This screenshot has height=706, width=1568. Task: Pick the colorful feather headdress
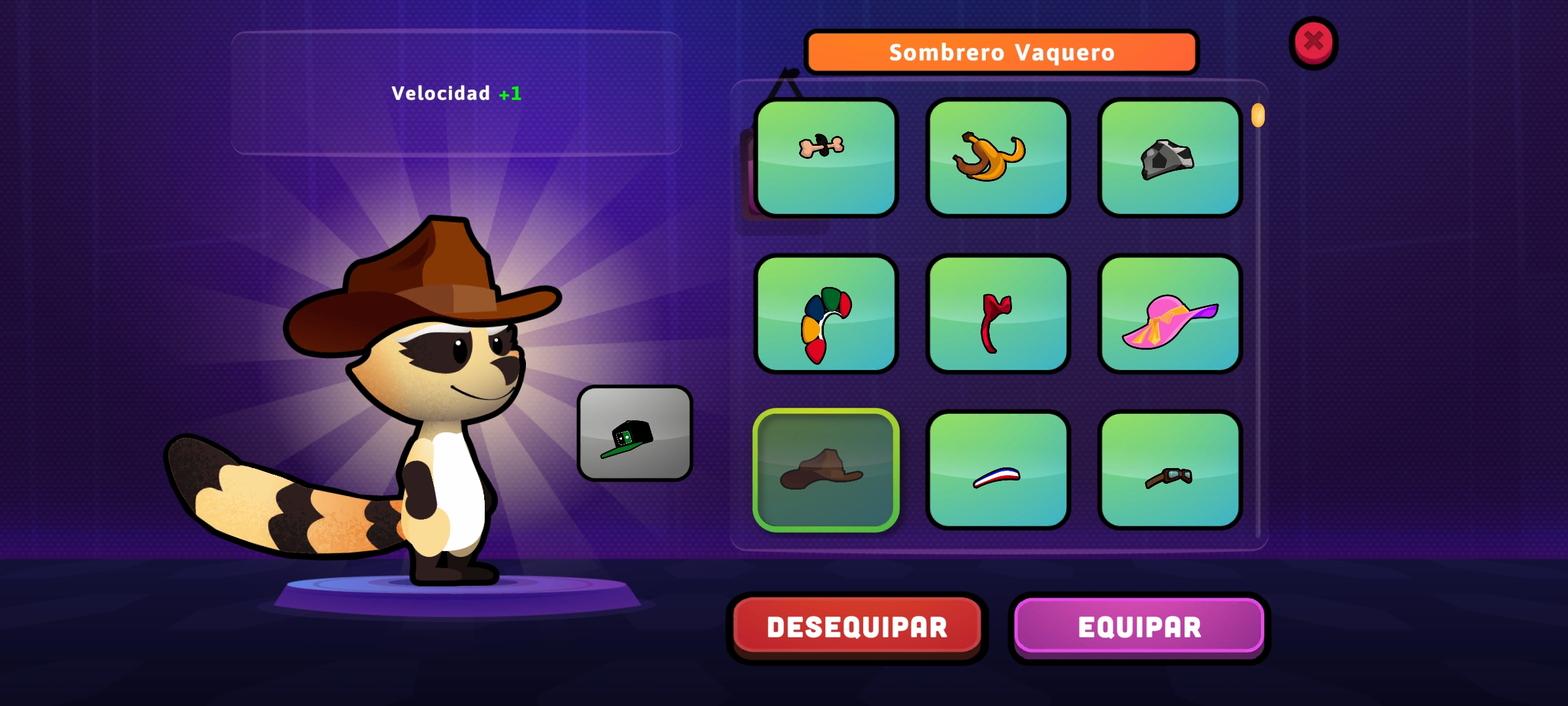click(x=826, y=314)
